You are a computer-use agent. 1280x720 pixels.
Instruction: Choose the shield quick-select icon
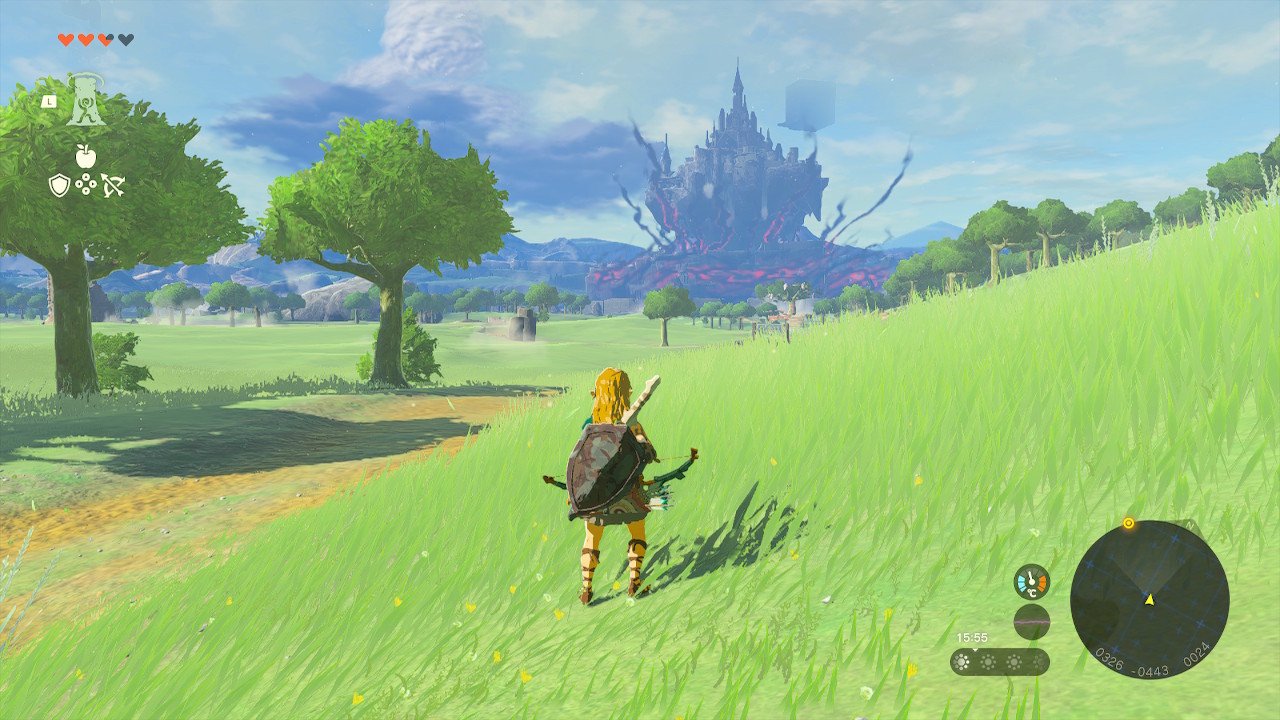point(60,185)
